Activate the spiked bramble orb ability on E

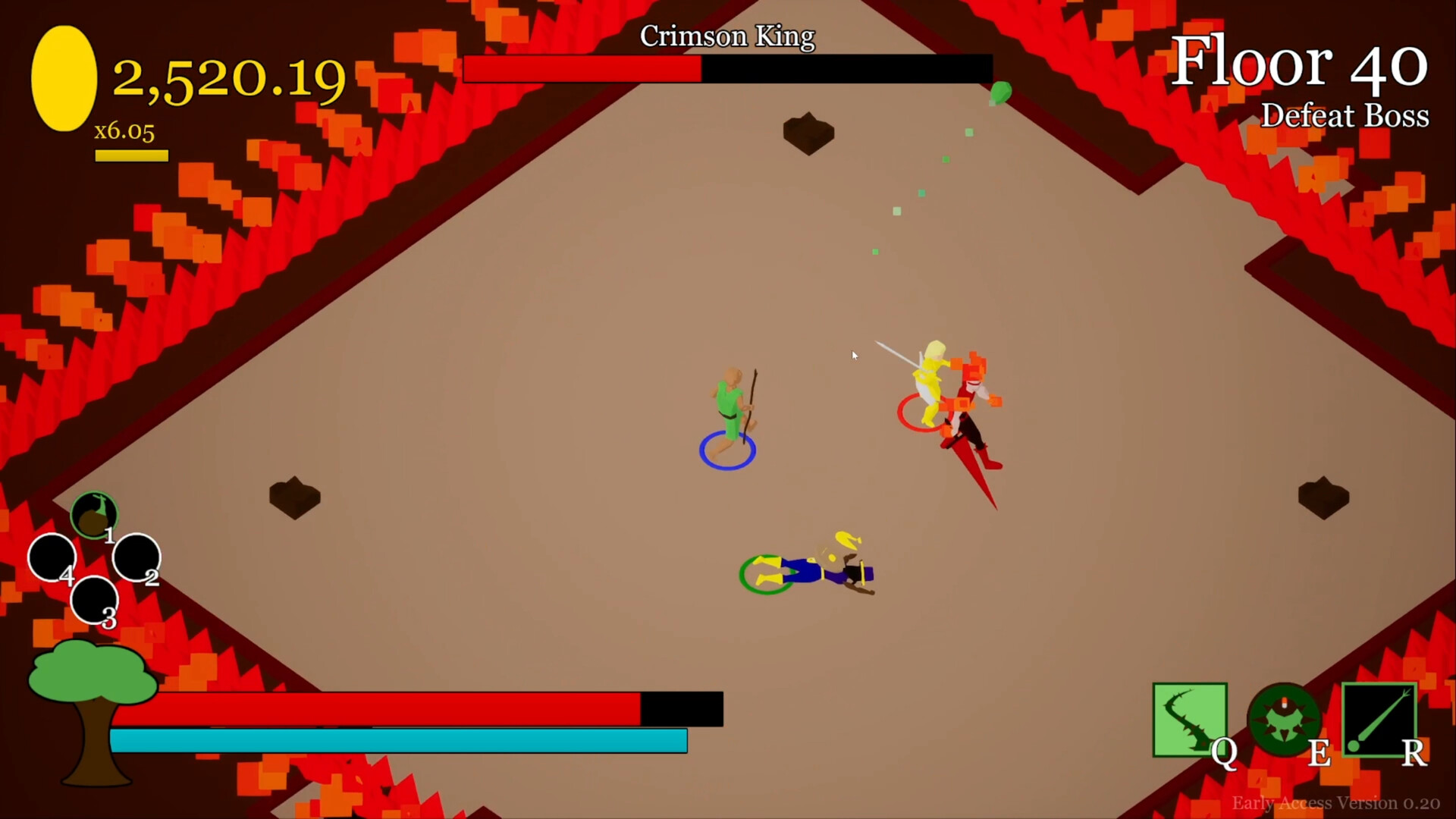[1283, 720]
